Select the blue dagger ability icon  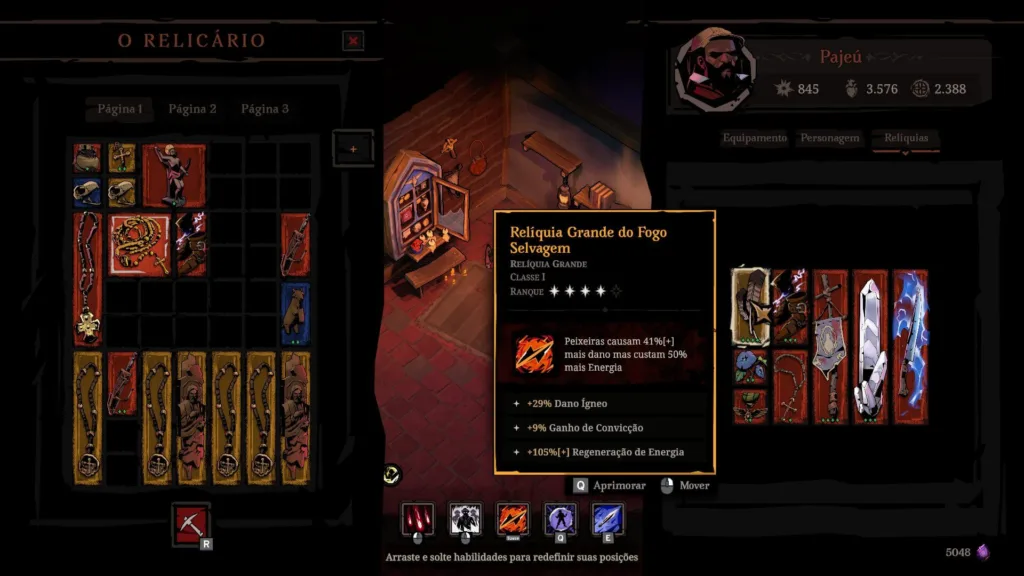click(608, 518)
